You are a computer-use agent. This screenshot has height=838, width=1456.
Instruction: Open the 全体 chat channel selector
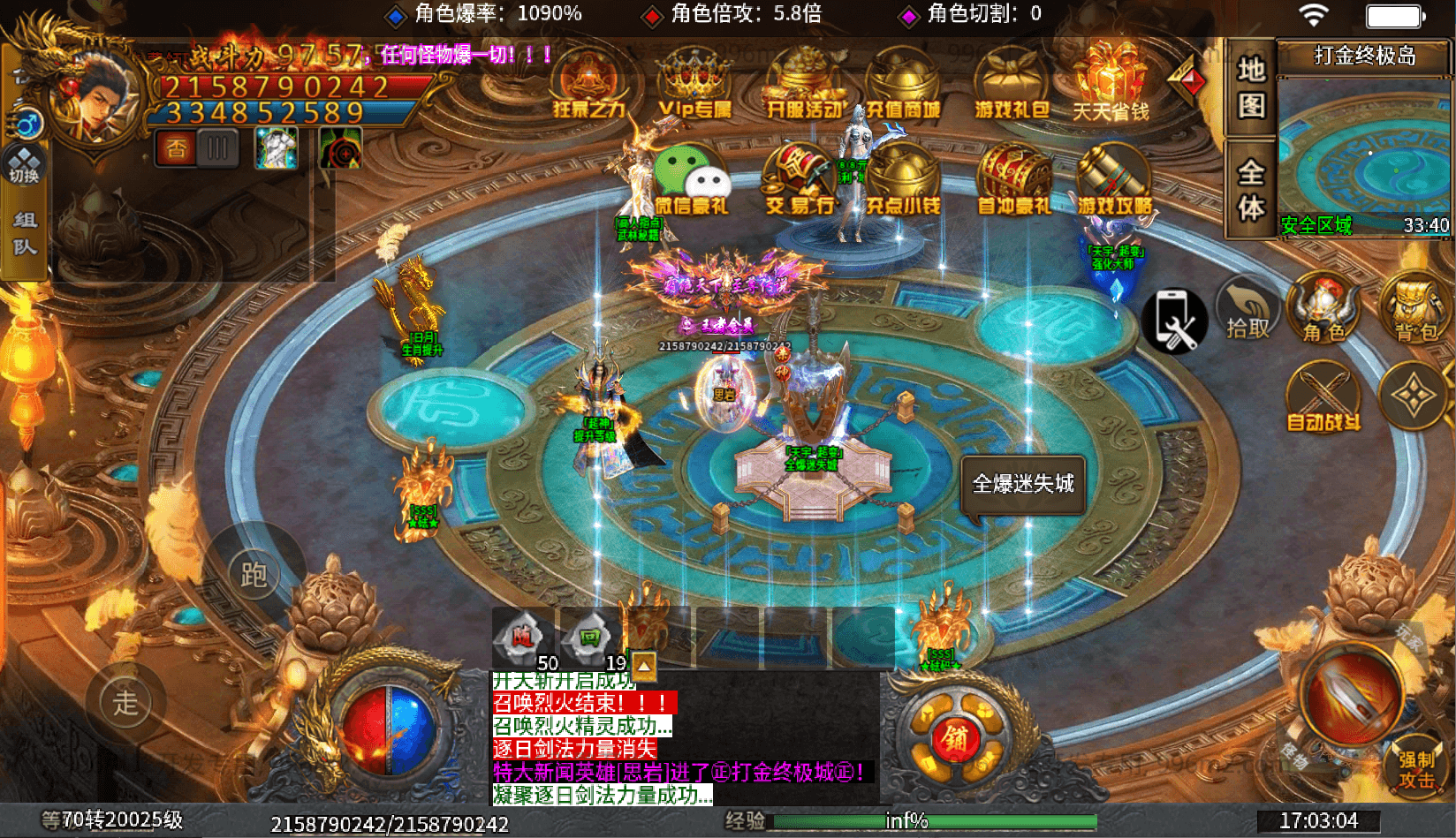pyautogui.click(x=1249, y=181)
